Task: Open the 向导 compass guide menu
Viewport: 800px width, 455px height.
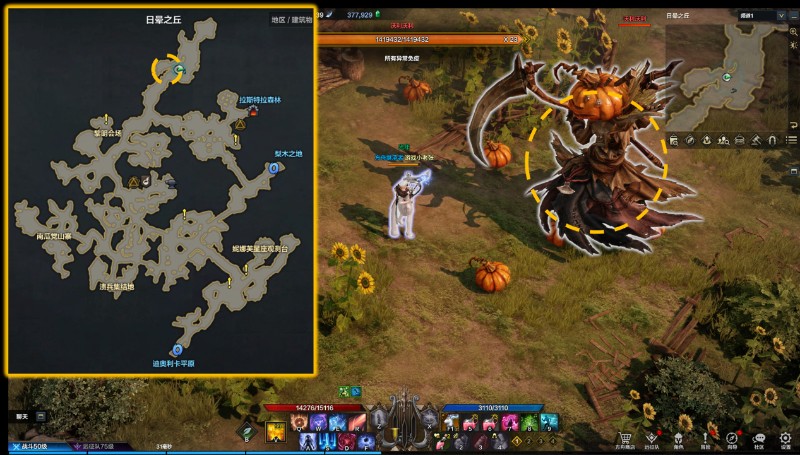Action: [732, 438]
